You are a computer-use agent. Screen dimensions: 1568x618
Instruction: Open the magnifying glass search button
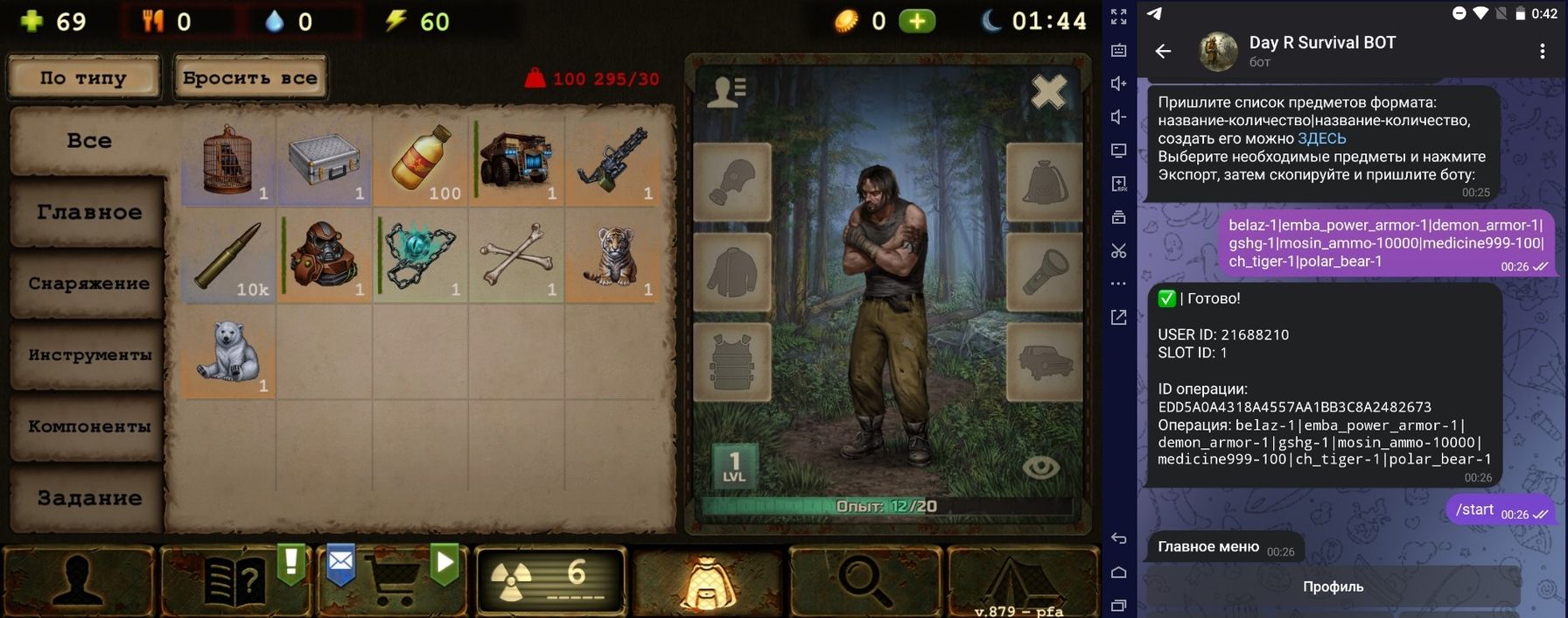coord(864,579)
